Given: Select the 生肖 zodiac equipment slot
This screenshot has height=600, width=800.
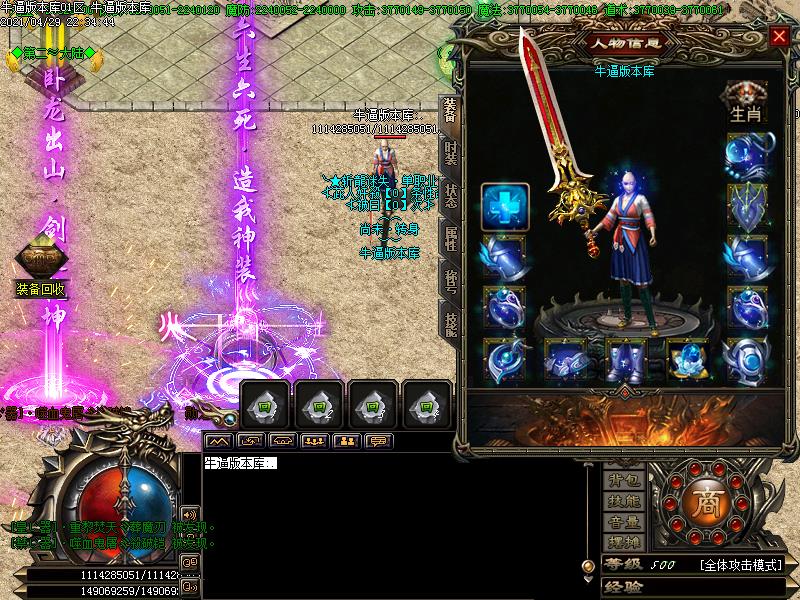Looking at the screenshot, I should [746, 102].
